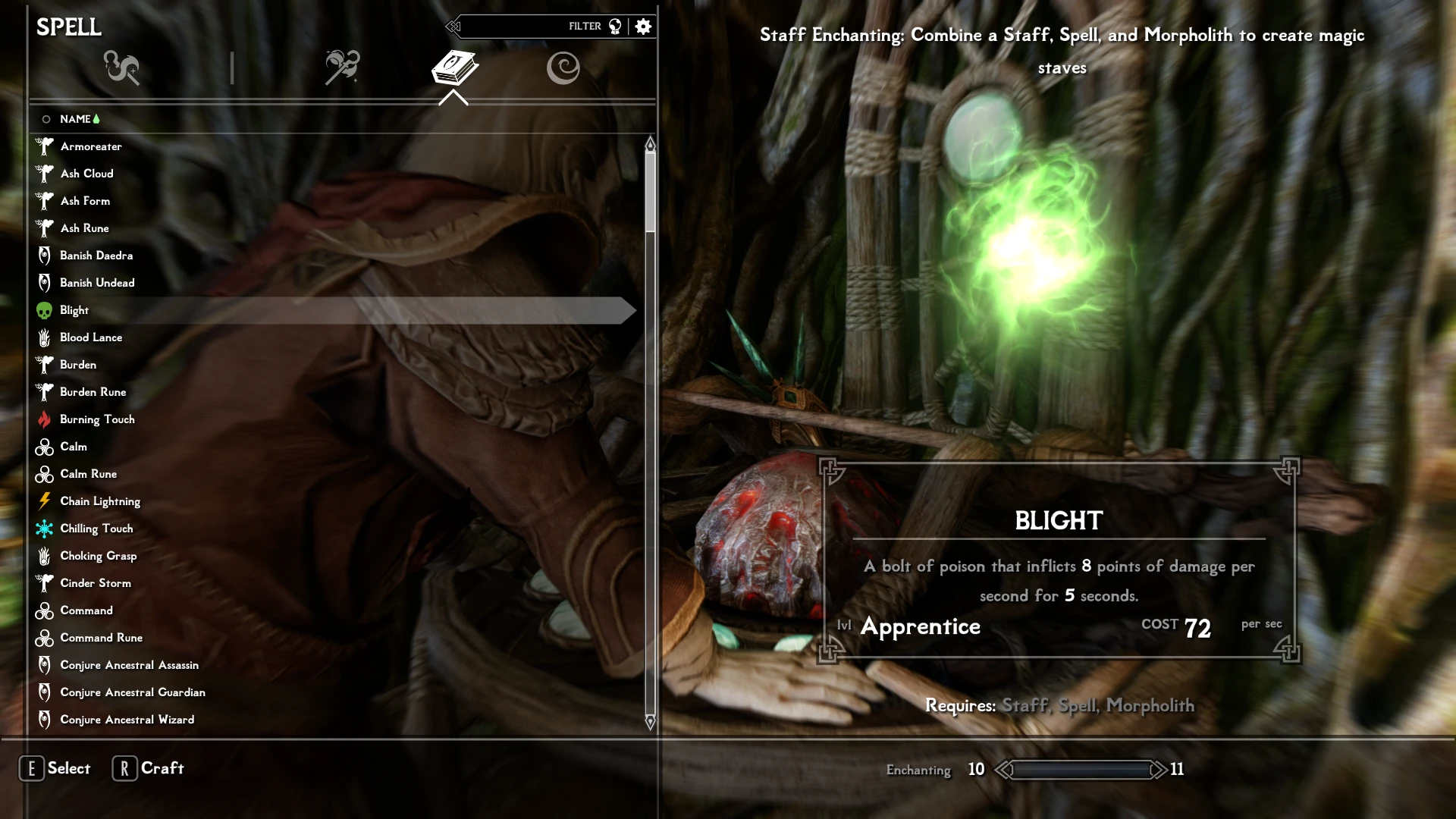
Task: Select the Command spell row
Action: coord(86,610)
